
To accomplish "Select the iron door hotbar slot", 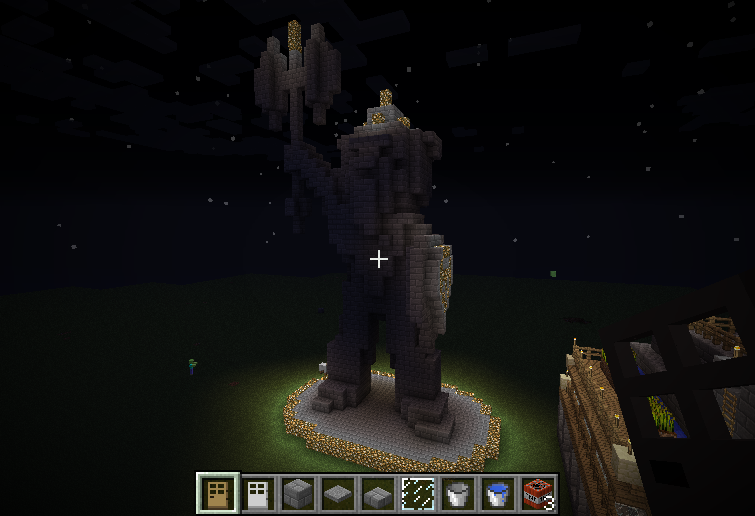I will tap(256, 492).
